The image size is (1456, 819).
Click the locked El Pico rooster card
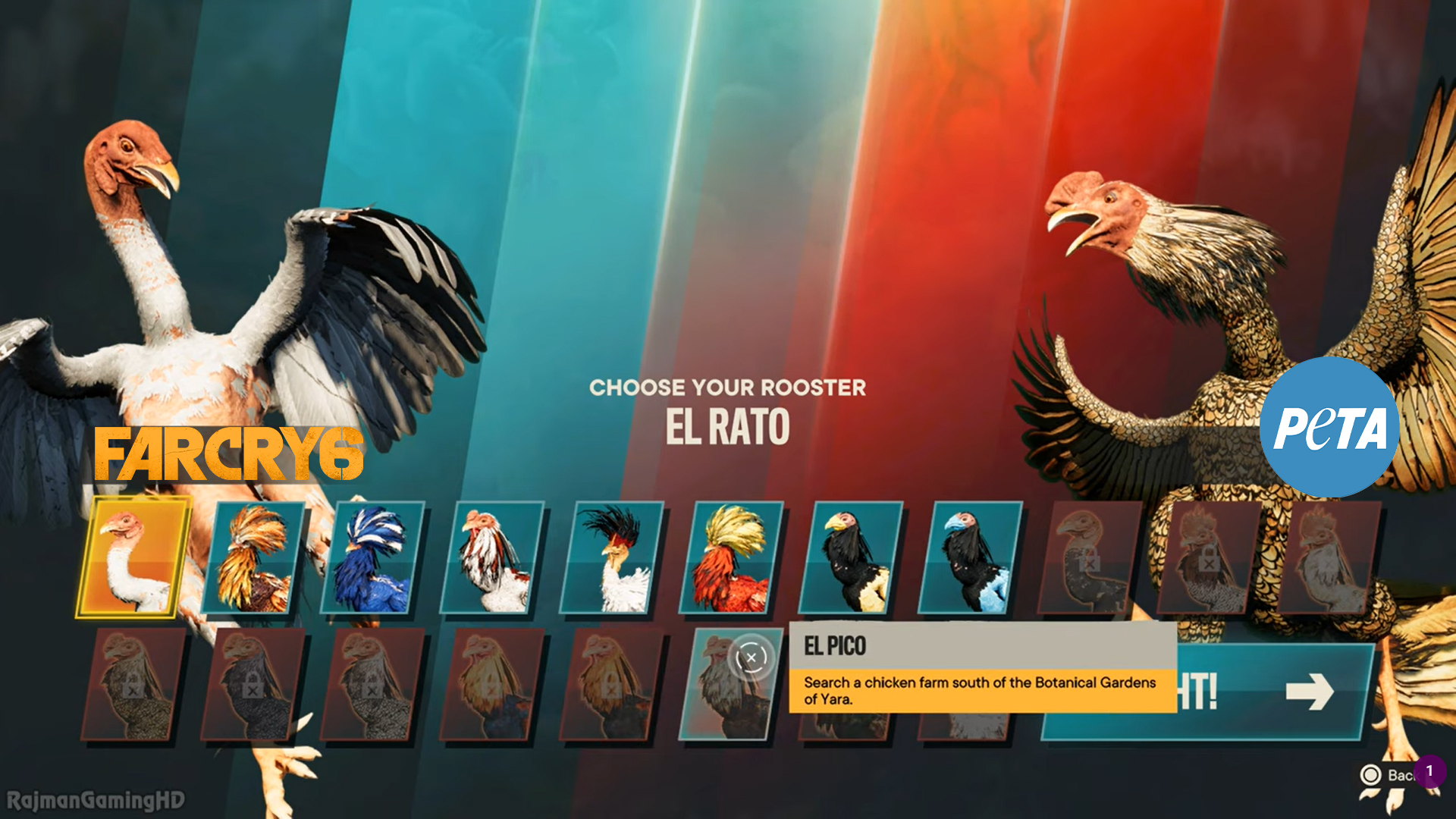[x=730, y=684]
